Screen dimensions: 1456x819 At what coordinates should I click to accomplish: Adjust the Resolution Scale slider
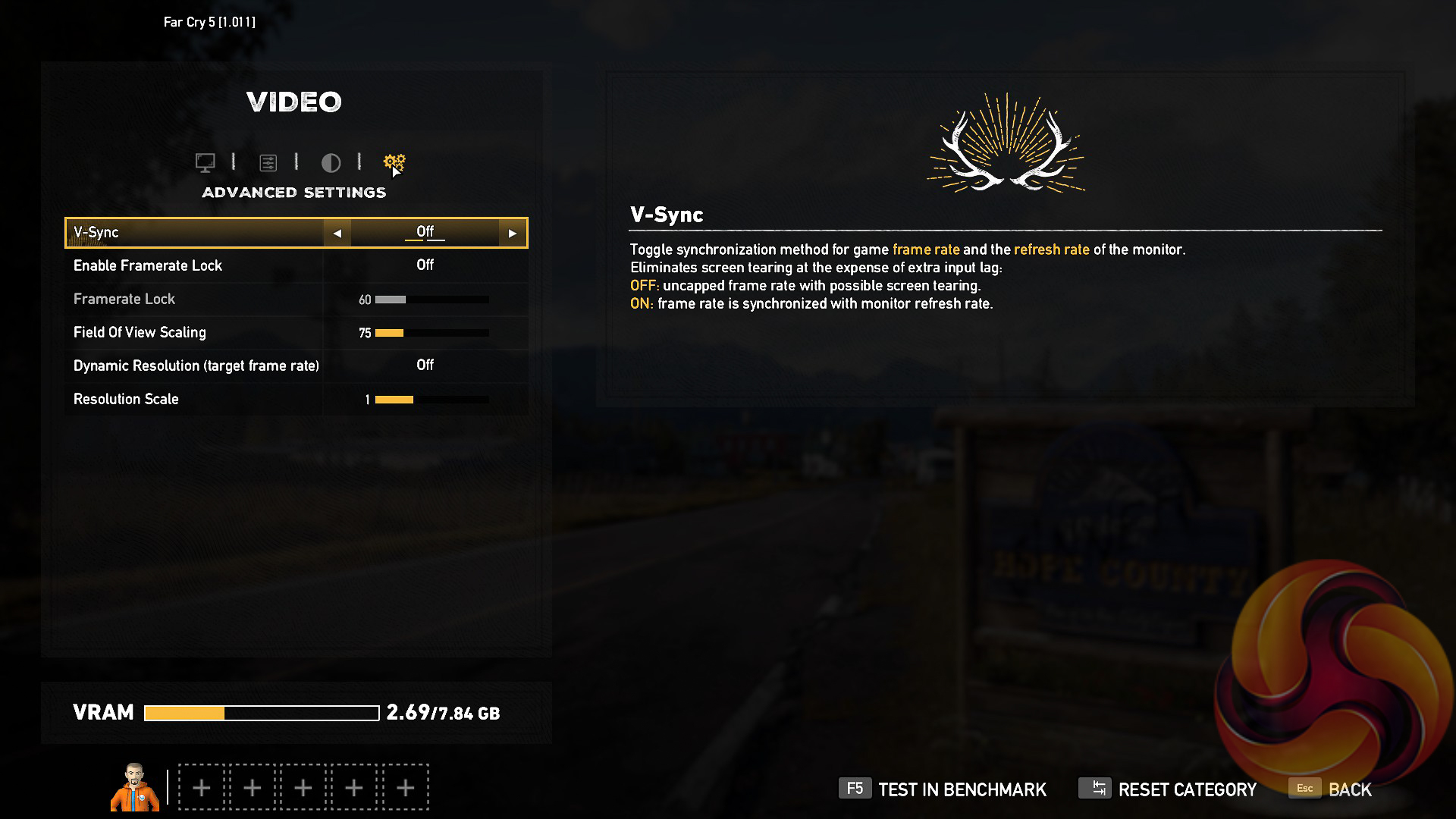click(x=431, y=400)
